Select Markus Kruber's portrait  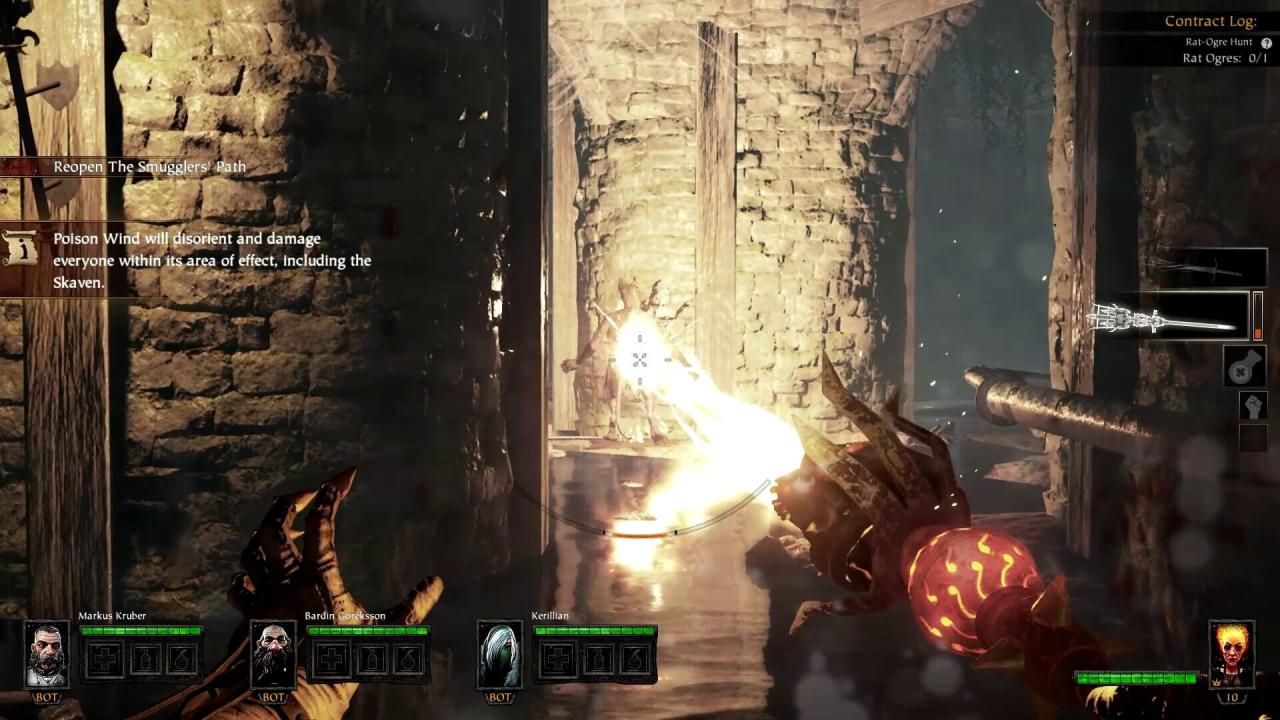click(x=46, y=654)
